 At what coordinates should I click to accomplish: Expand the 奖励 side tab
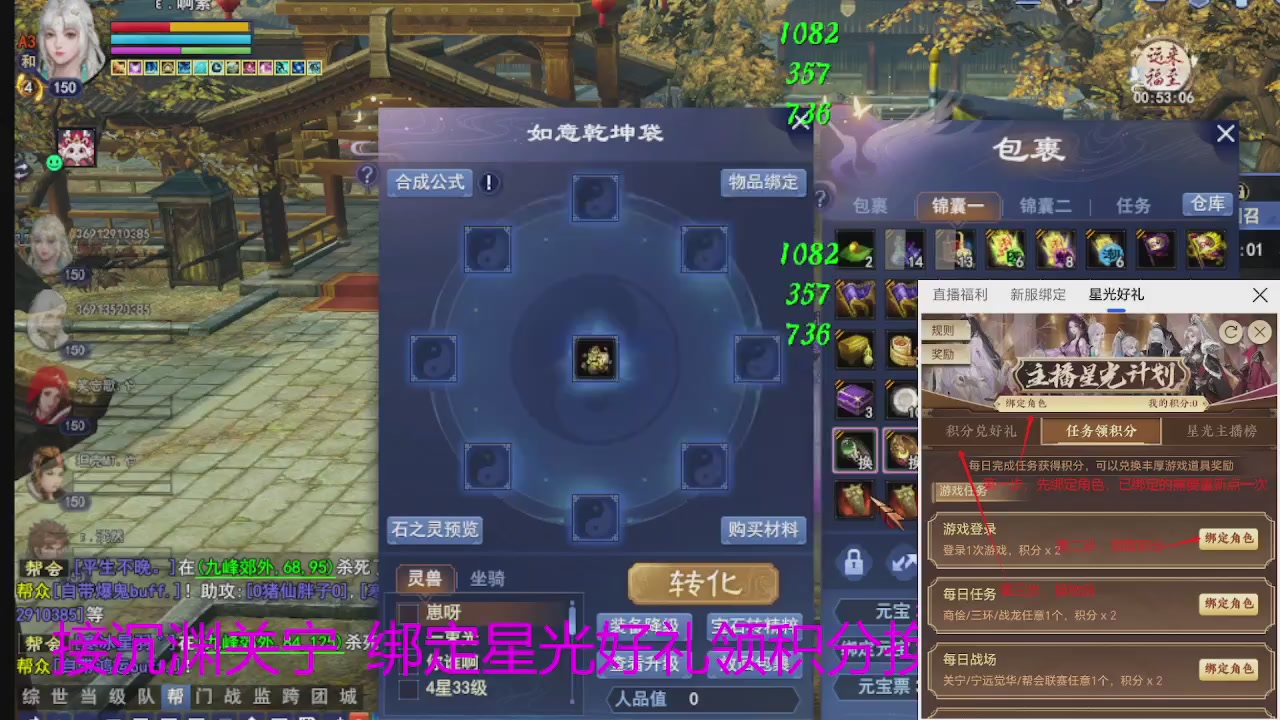[x=941, y=354]
